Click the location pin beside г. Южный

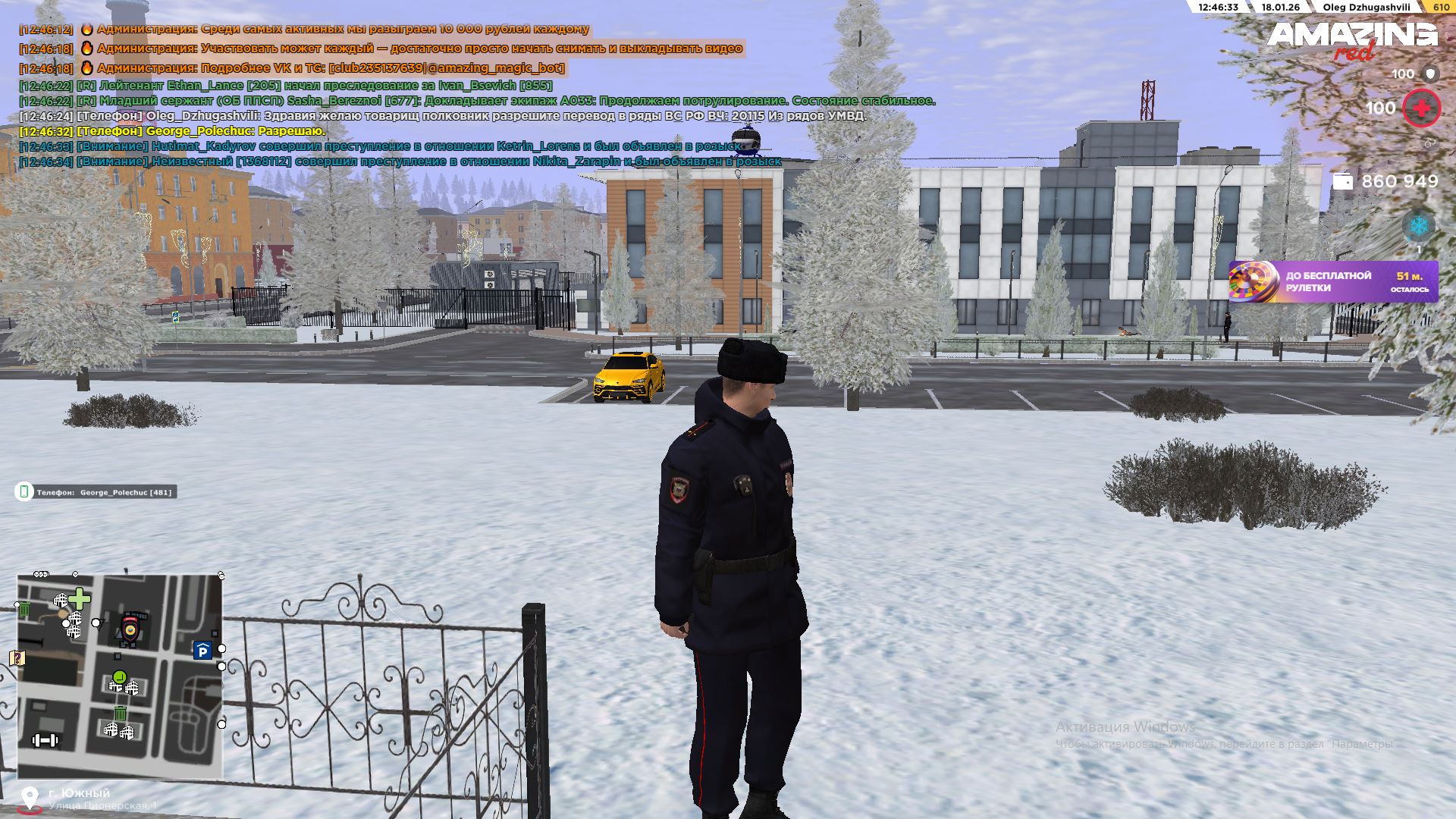pos(30,799)
